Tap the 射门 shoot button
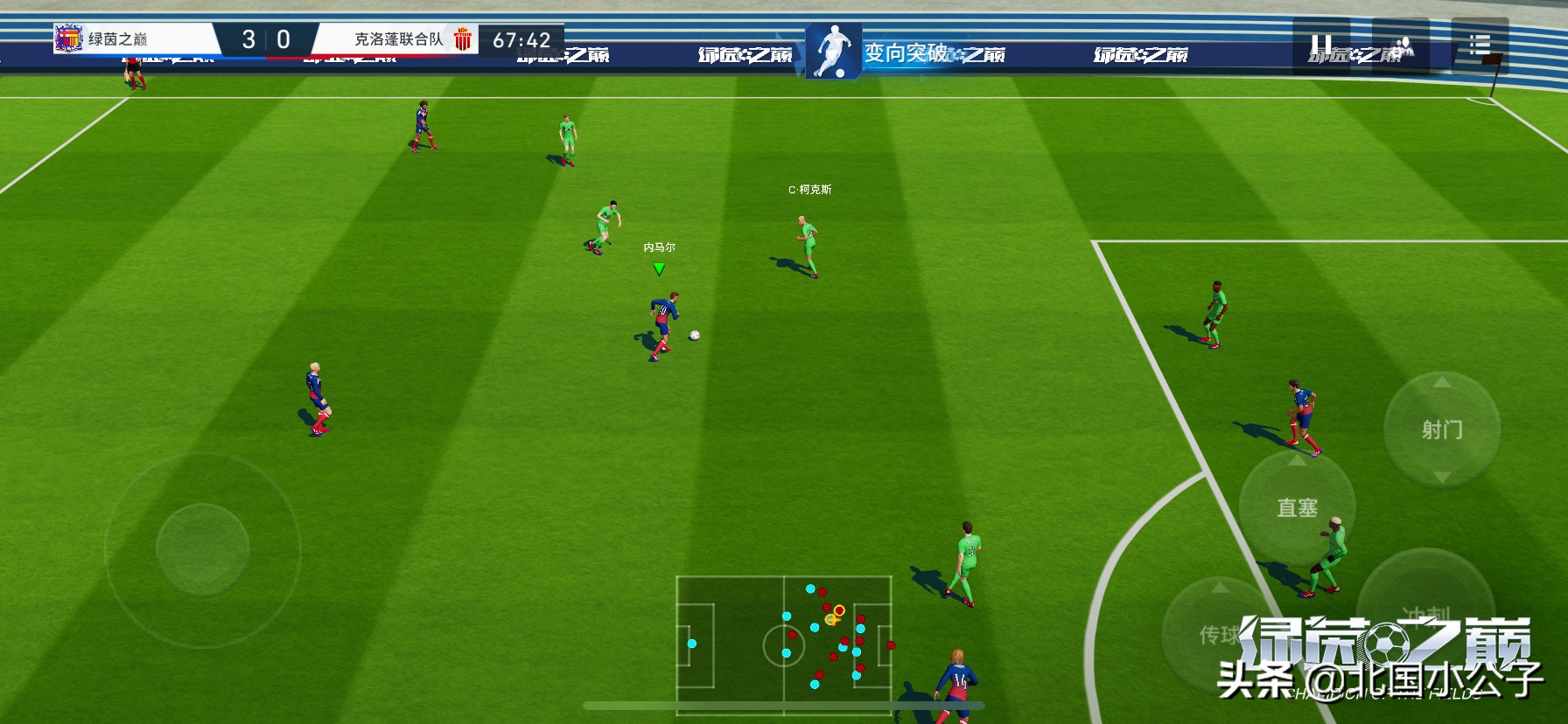 1441,429
